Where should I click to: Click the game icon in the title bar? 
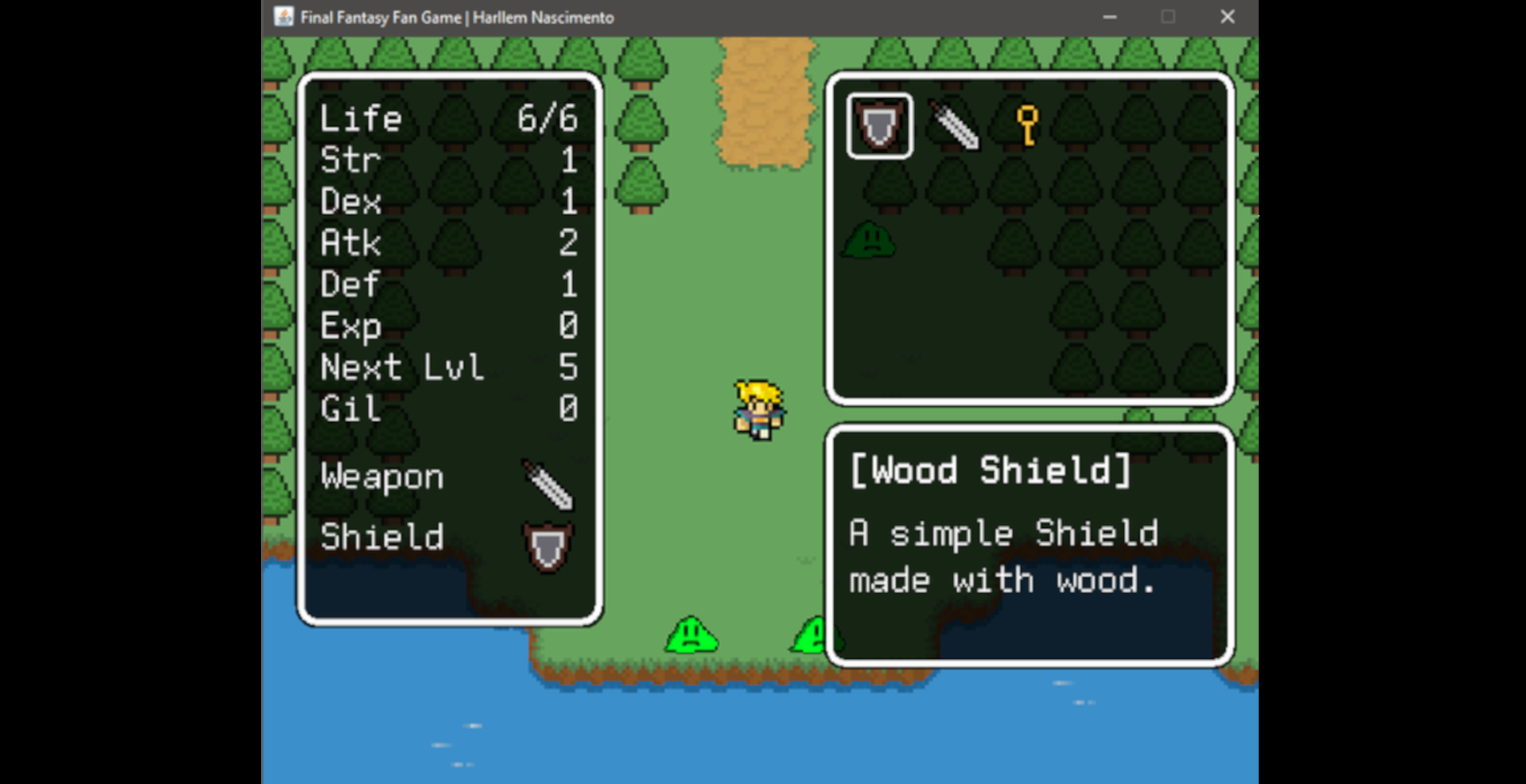283,16
